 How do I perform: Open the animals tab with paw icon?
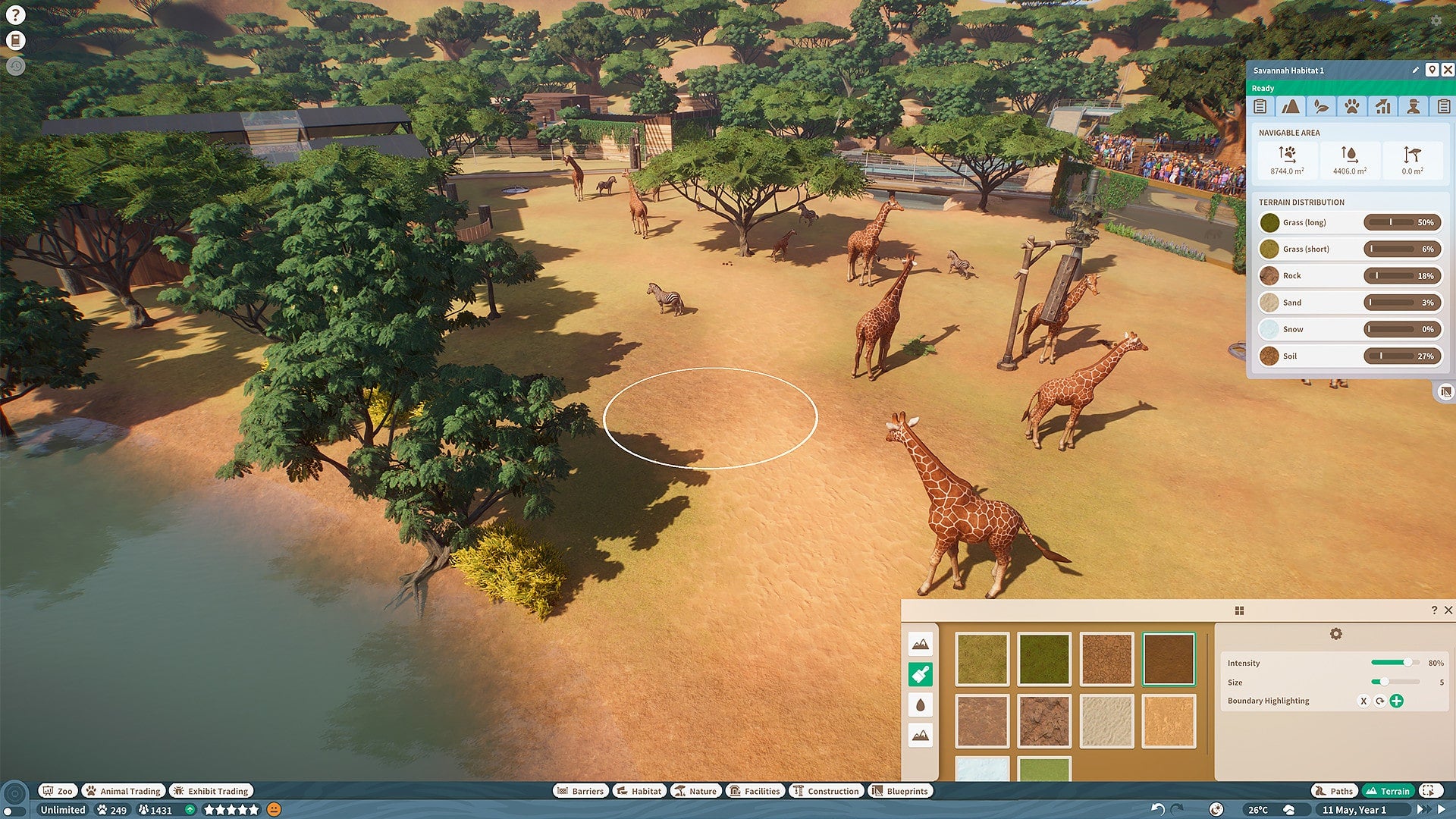tap(1351, 107)
